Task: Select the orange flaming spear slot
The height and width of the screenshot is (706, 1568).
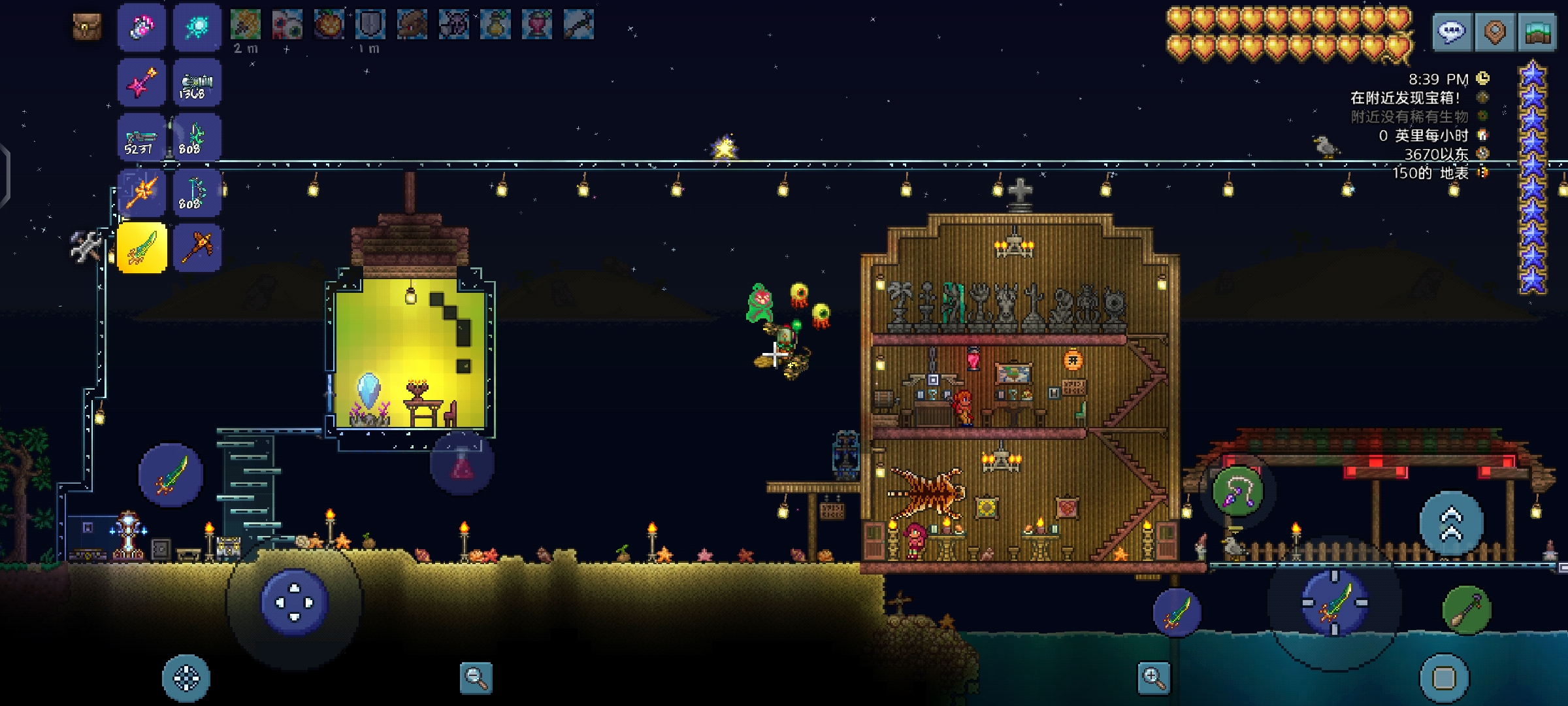Action: click(142, 193)
